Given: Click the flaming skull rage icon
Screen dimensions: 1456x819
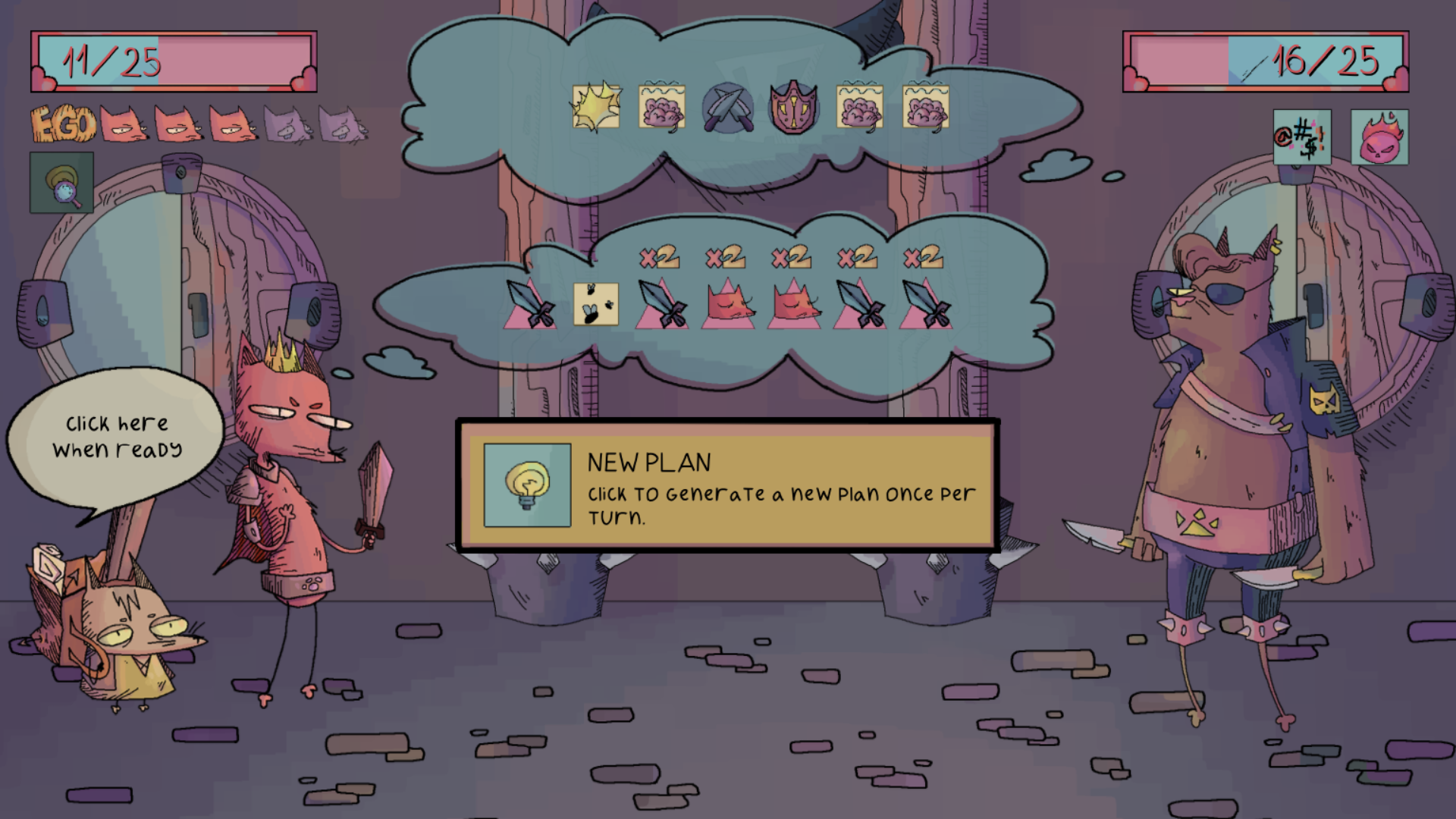Looking at the screenshot, I should (1380, 138).
